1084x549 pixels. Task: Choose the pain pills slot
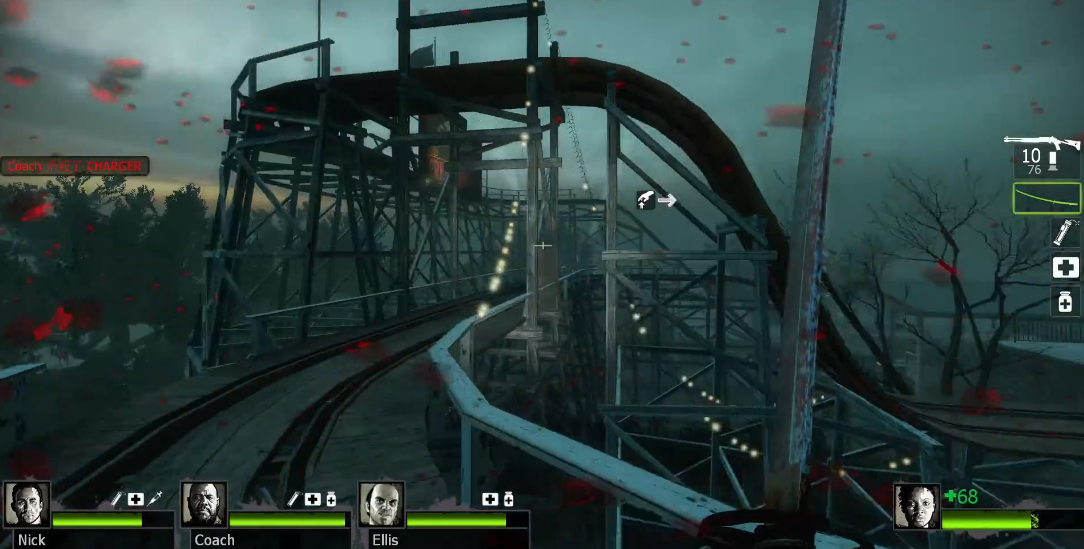pyautogui.click(x=1065, y=301)
